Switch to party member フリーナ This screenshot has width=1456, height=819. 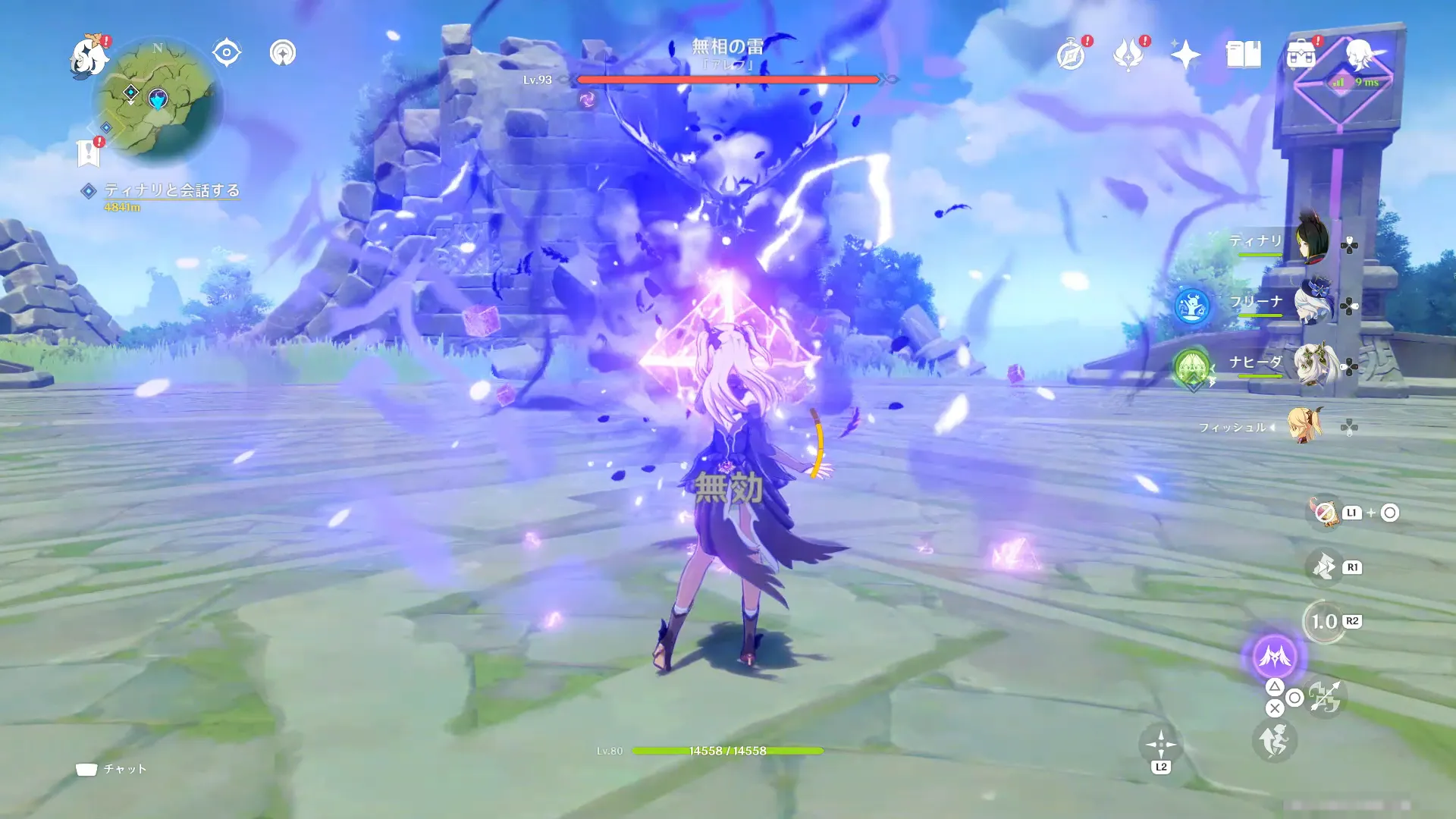pyautogui.click(x=1310, y=302)
